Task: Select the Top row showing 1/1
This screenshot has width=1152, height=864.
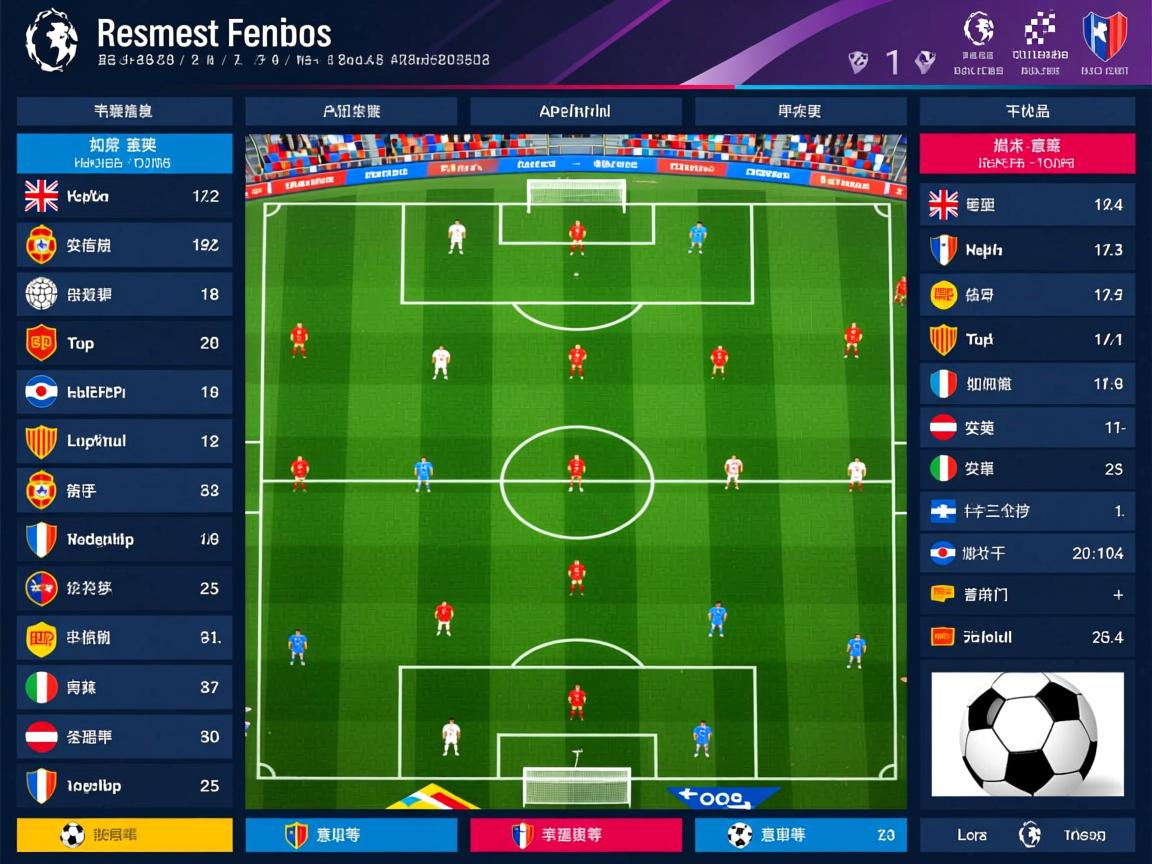Action: 1027,340
